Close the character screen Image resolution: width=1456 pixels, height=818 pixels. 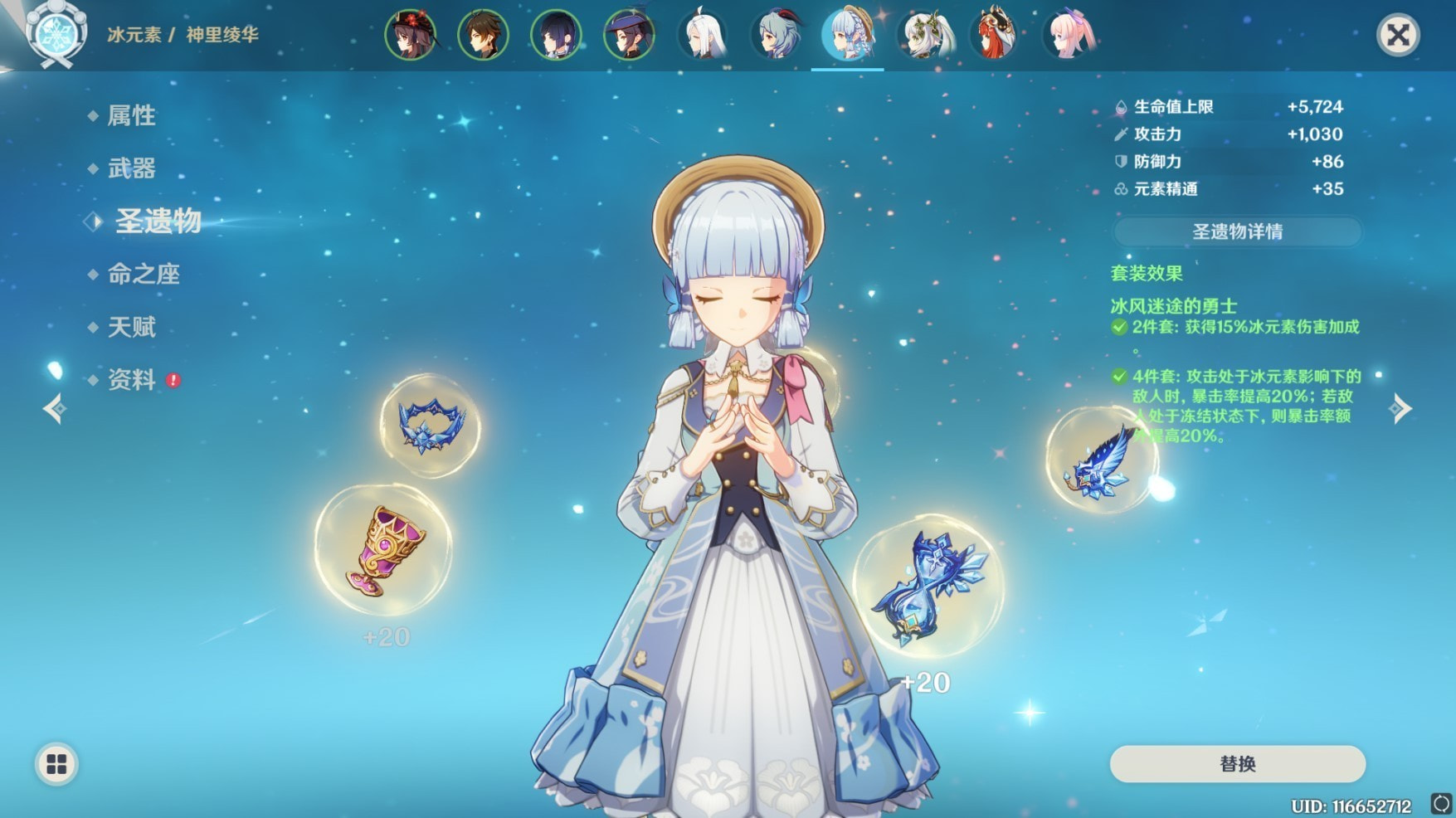pos(1398,36)
